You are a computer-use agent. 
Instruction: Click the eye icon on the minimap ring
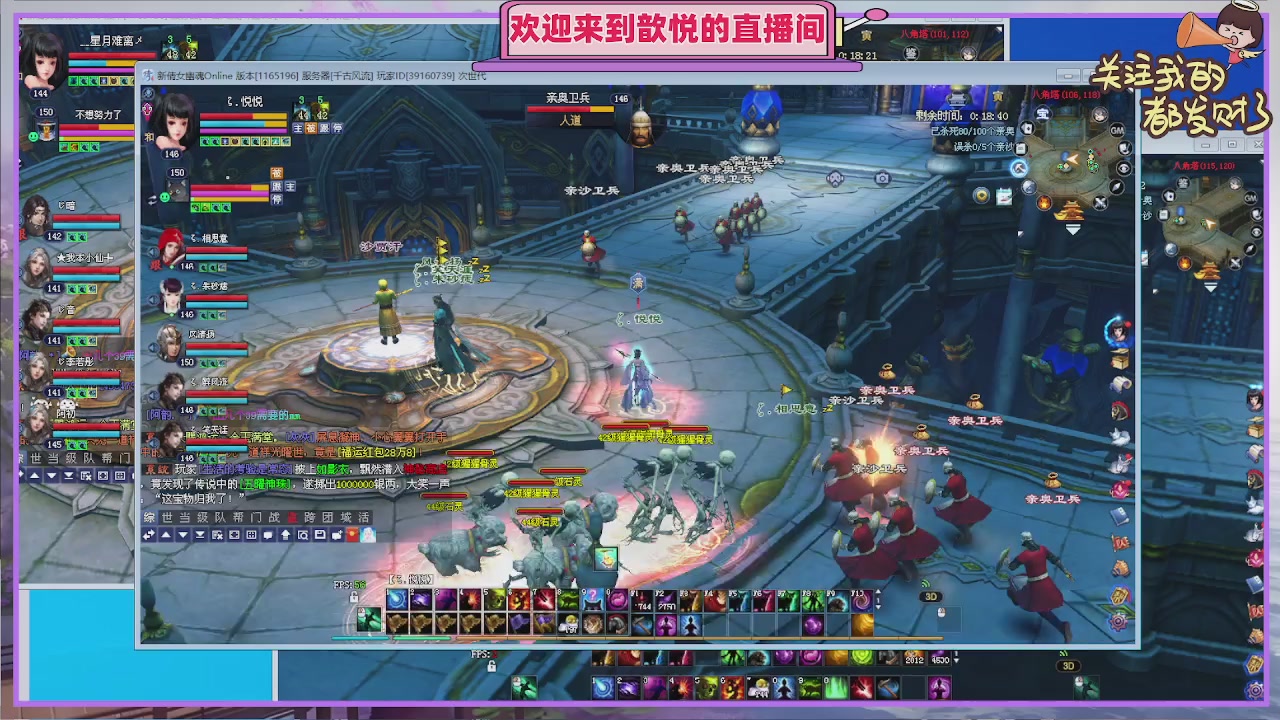pos(1125,168)
